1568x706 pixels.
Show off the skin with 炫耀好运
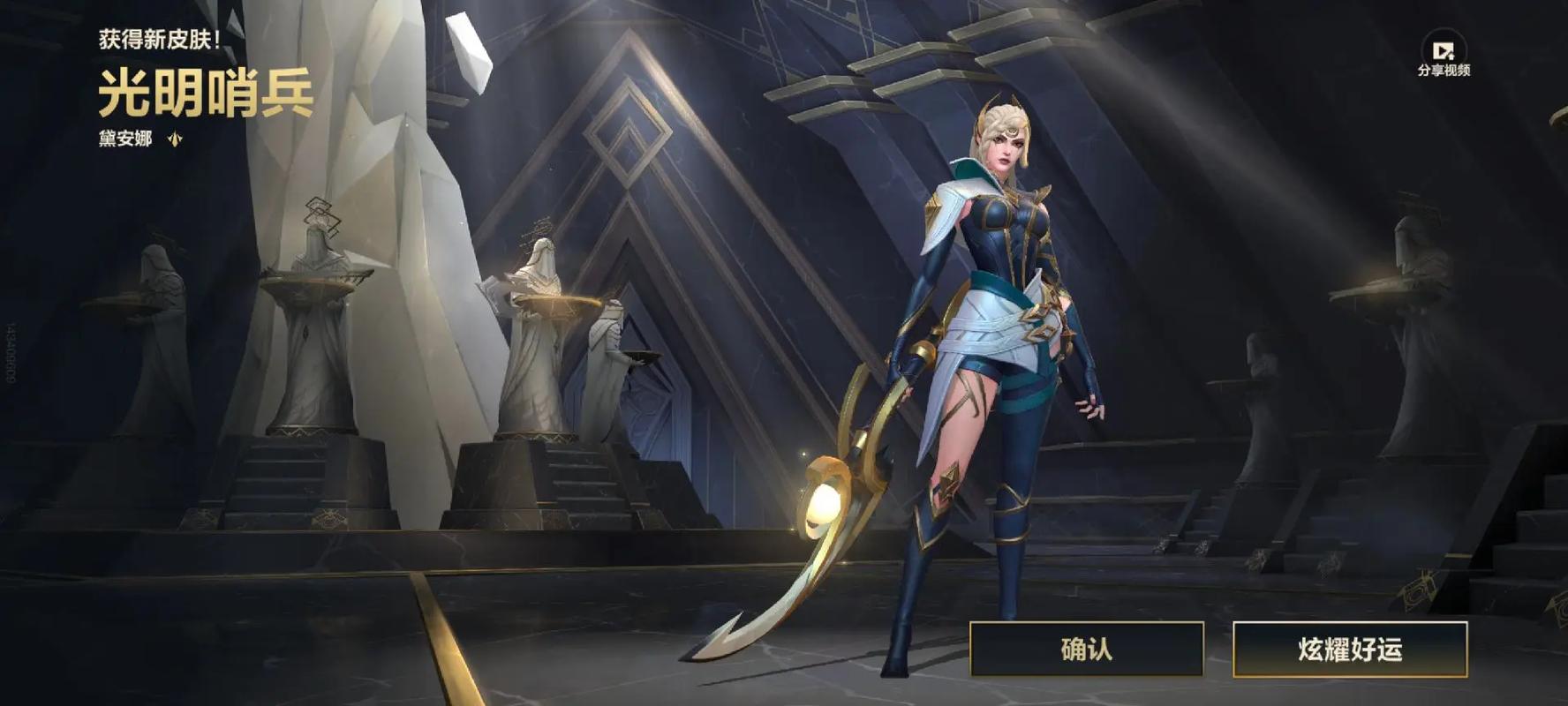coord(1349,650)
